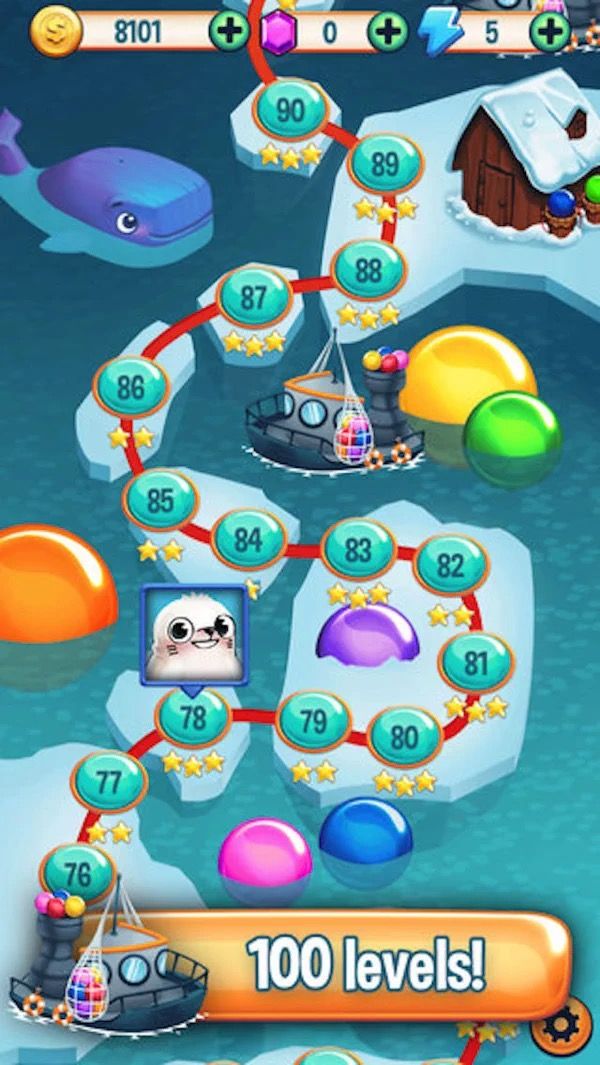The width and height of the screenshot is (600, 1065).
Task: Tap the level 87 bubble
Action: tap(254, 297)
